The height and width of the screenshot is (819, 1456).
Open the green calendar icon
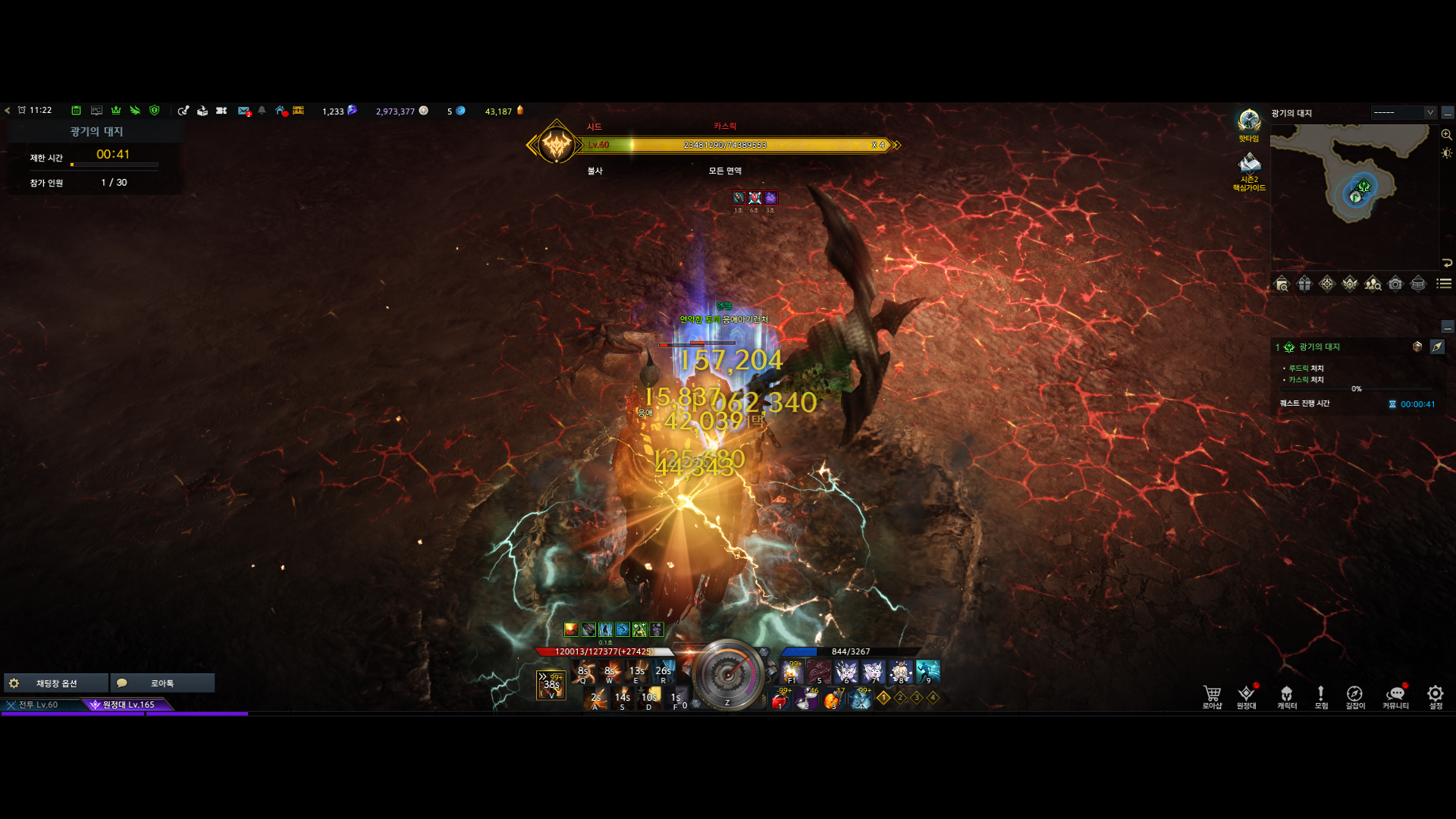(76, 111)
